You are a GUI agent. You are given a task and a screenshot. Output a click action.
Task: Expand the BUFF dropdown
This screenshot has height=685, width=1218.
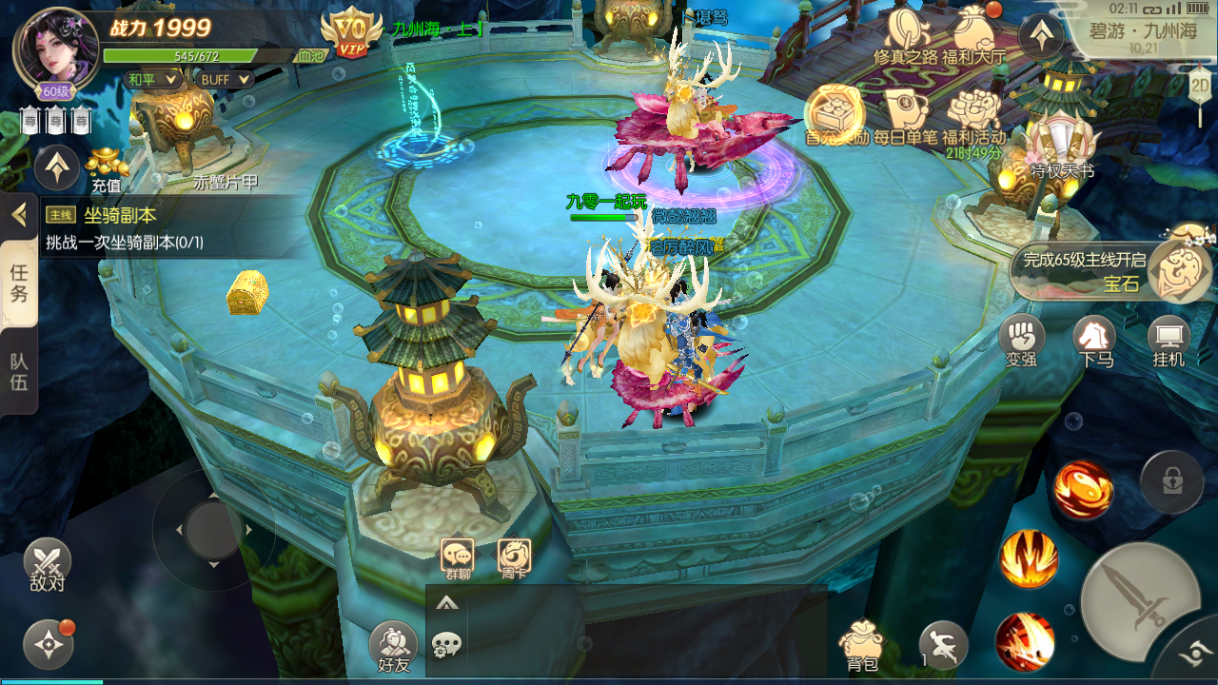point(225,79)
